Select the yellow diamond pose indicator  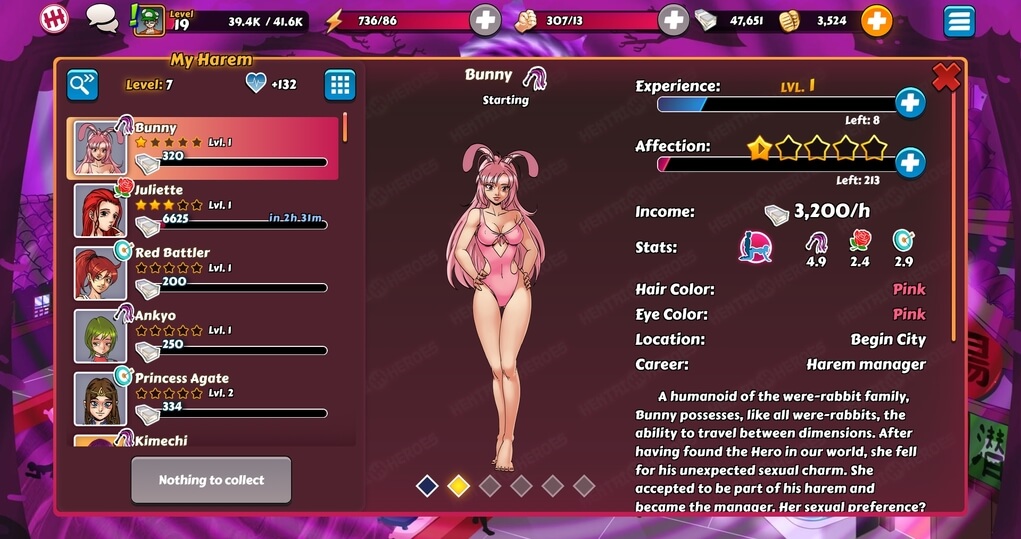pyautogui.click(x=458, y=486)
